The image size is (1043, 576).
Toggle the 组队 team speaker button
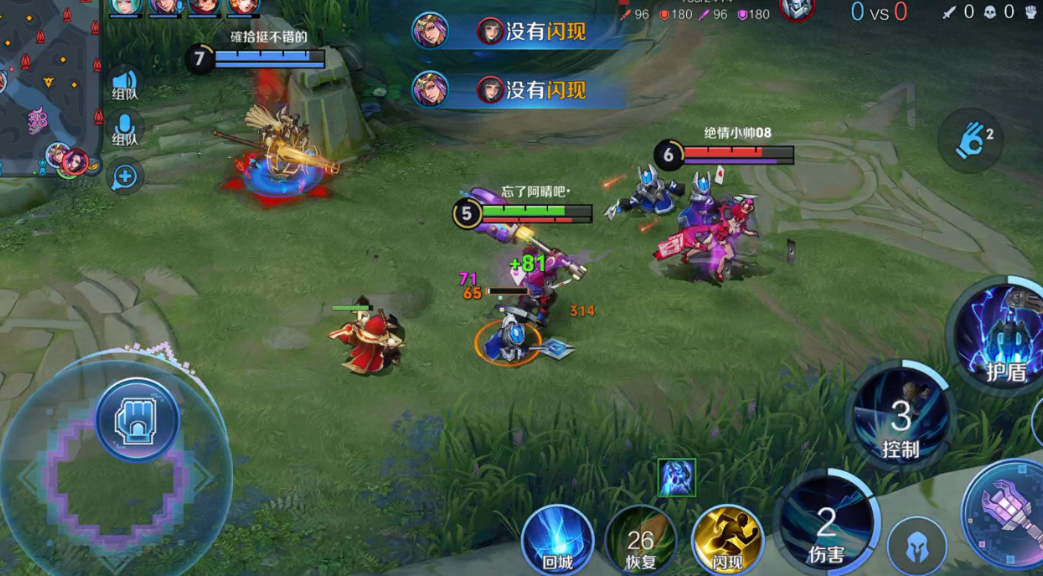point(125,84)
